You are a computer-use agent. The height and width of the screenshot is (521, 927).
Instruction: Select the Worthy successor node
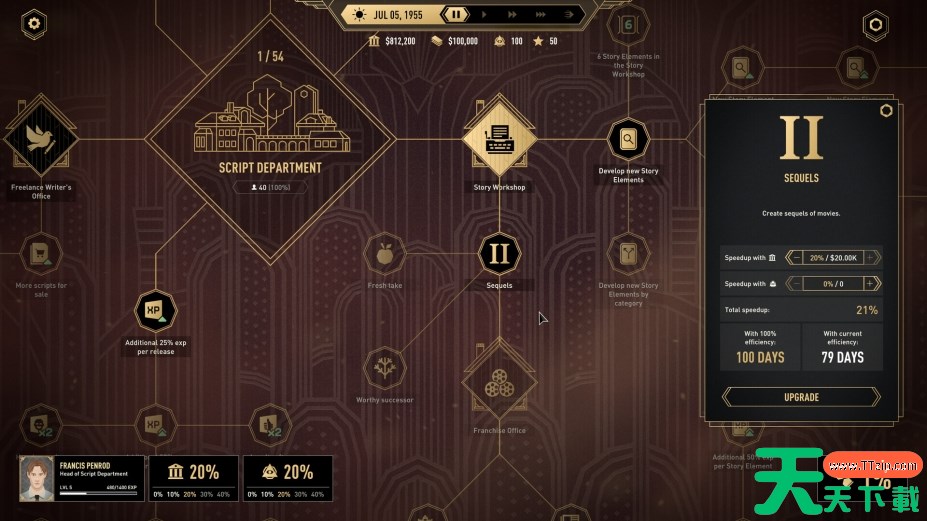(x=384, y=368)
